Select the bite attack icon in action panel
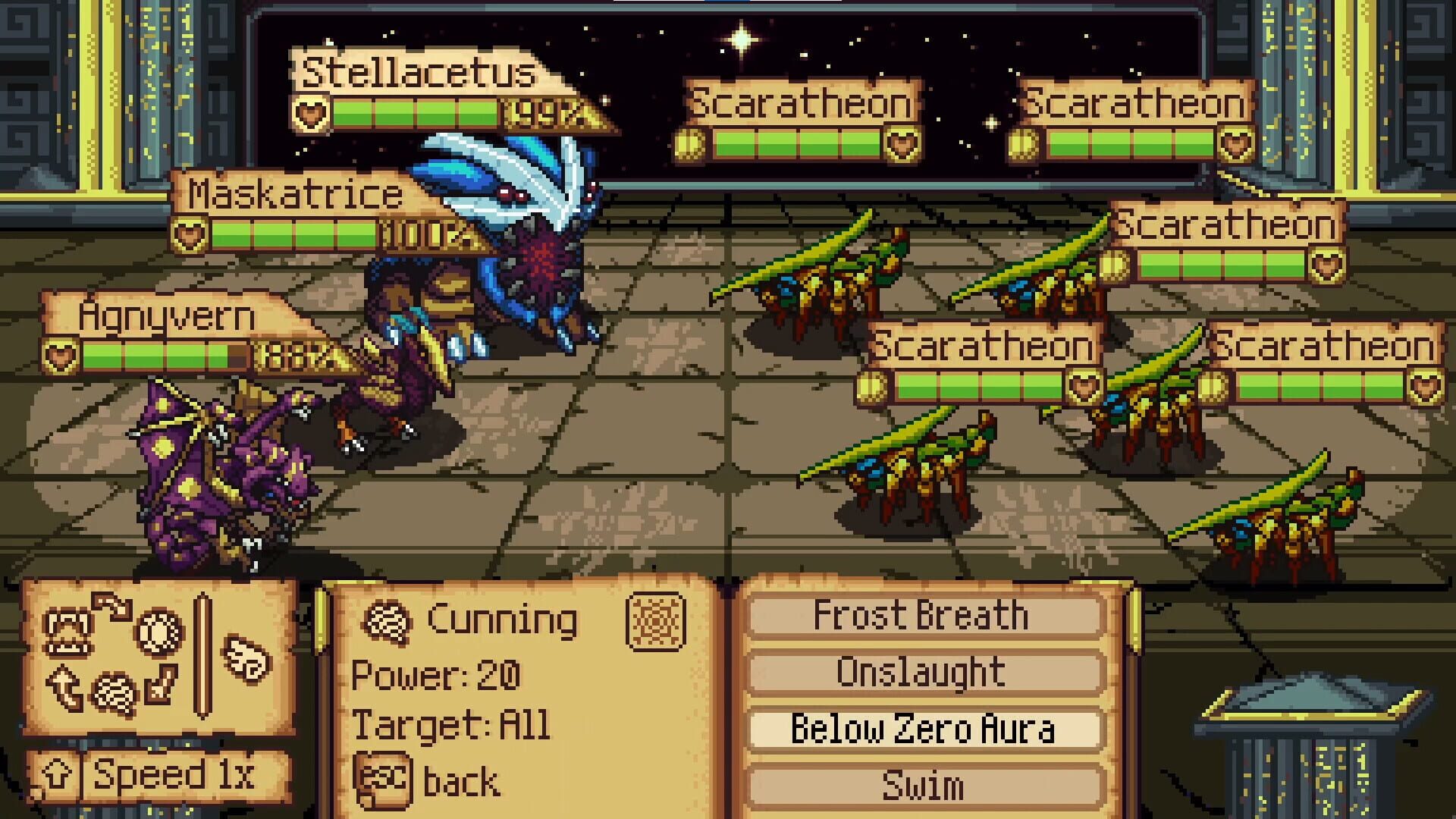The width and height of the screenshot is (1456, 819). click(67, 632)
